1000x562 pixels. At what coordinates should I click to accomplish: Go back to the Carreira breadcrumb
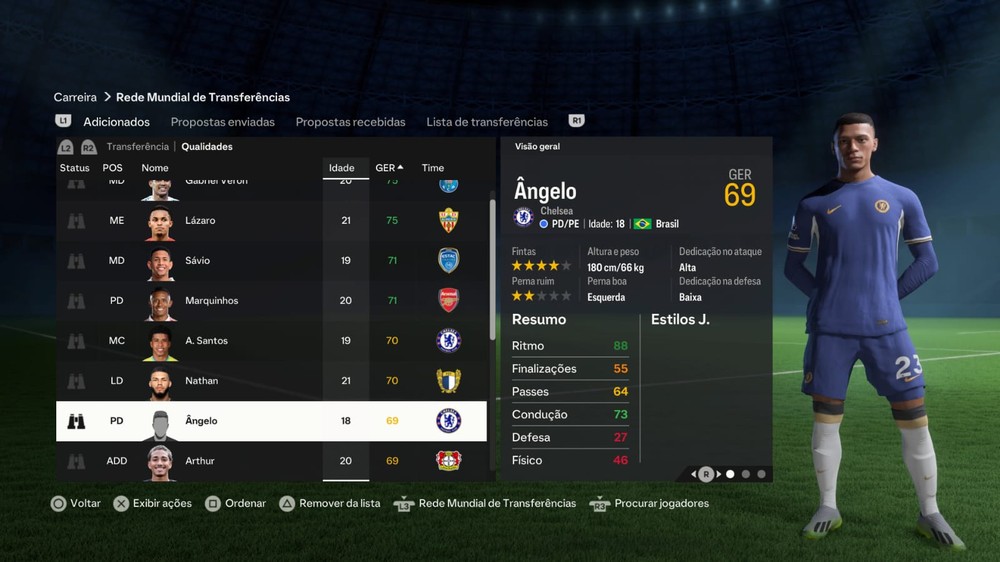(x=75, y=97)
